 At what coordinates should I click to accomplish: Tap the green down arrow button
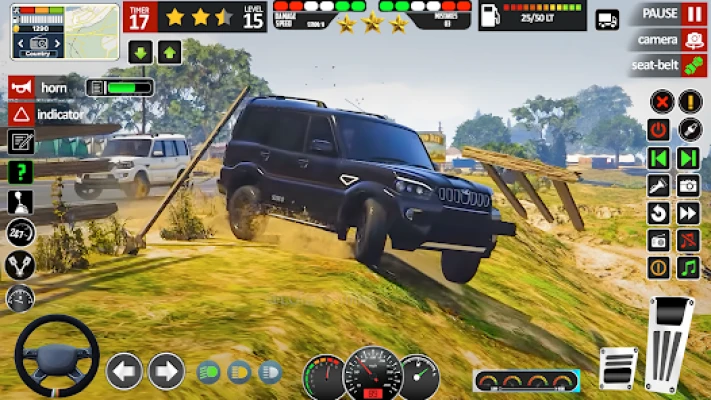[141, 53]
